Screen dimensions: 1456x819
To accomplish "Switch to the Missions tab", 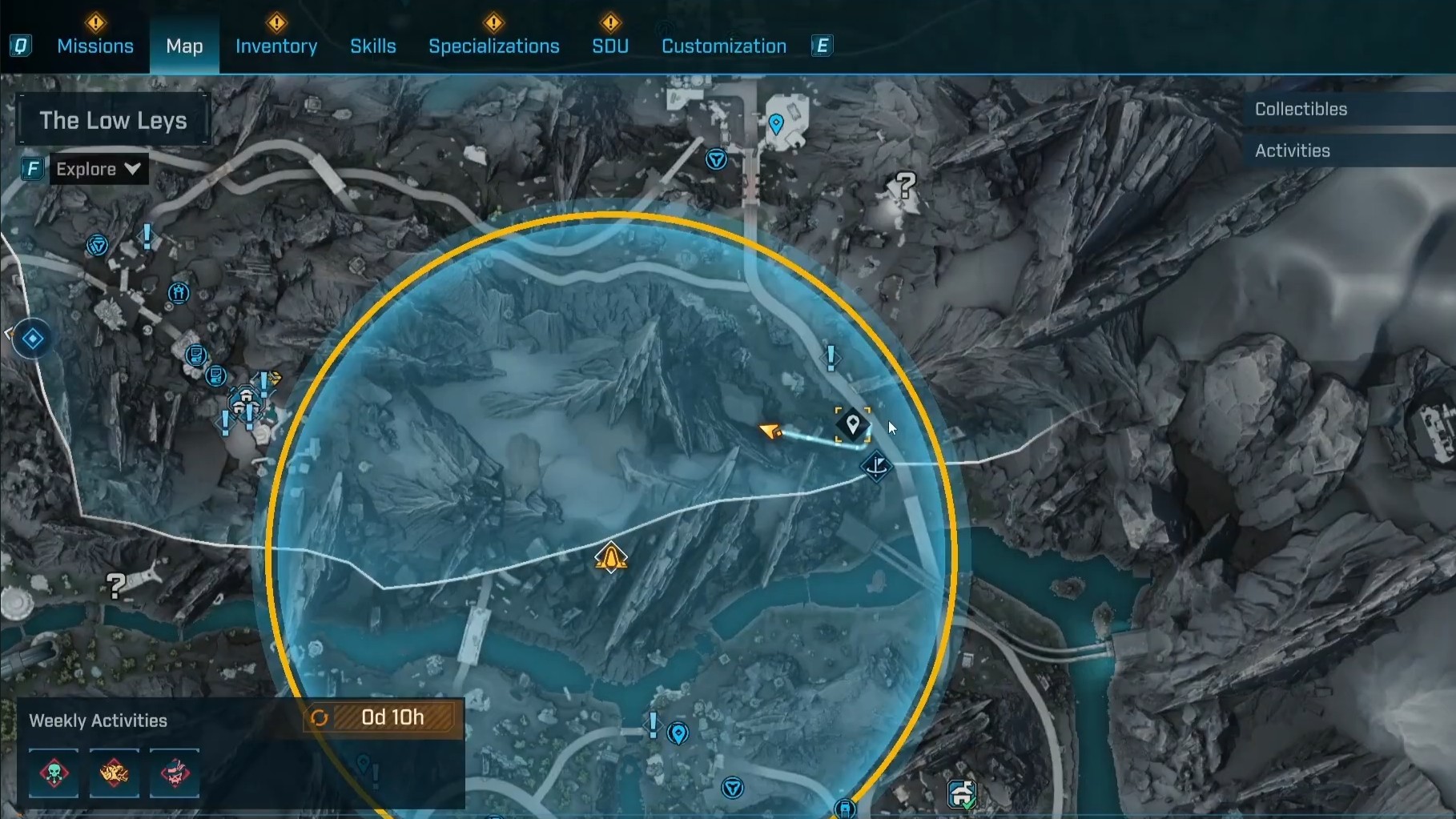I will 95,46.
